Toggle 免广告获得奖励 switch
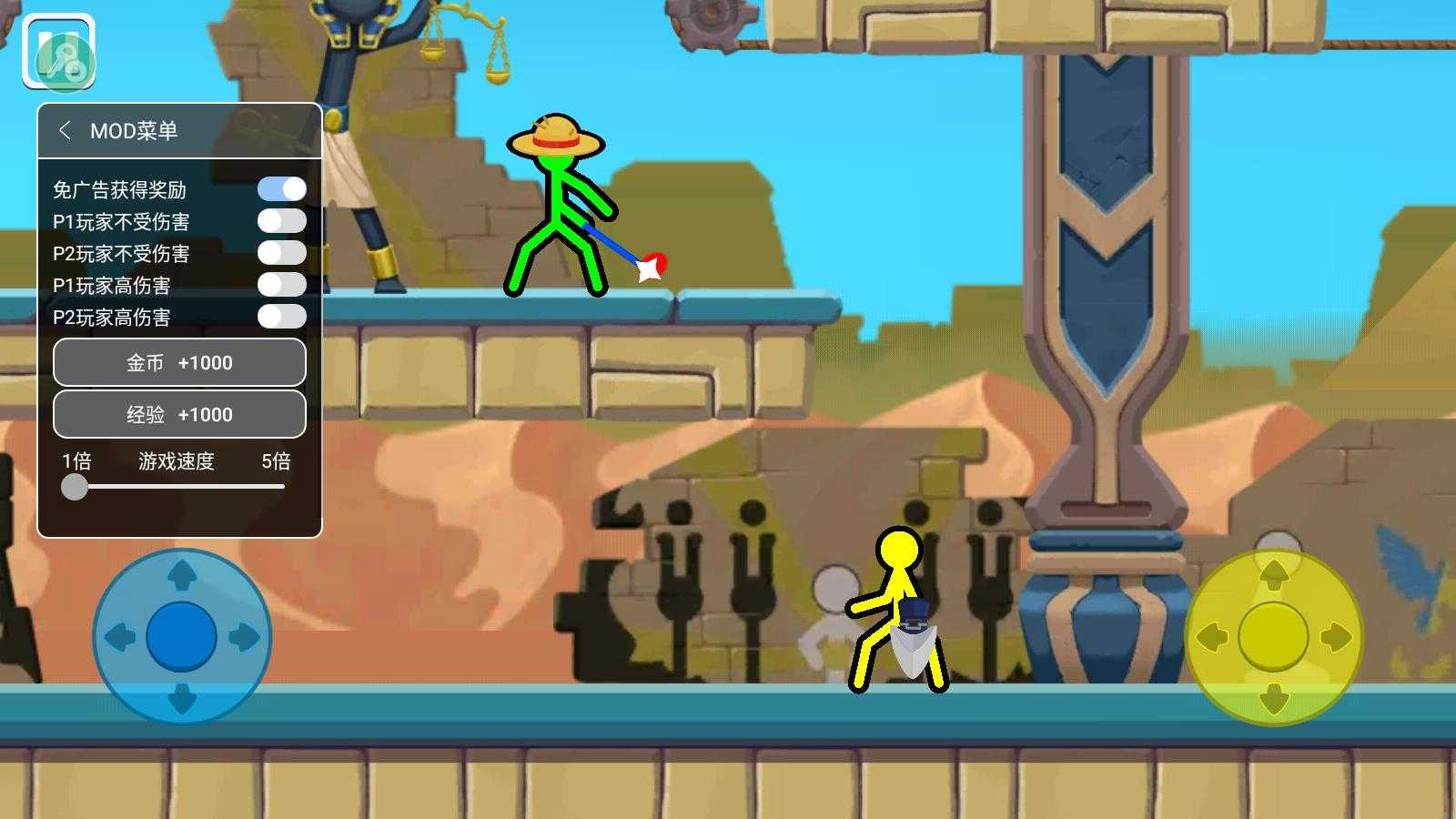Screen dimensions: 1456x819 tap(281, 189)
